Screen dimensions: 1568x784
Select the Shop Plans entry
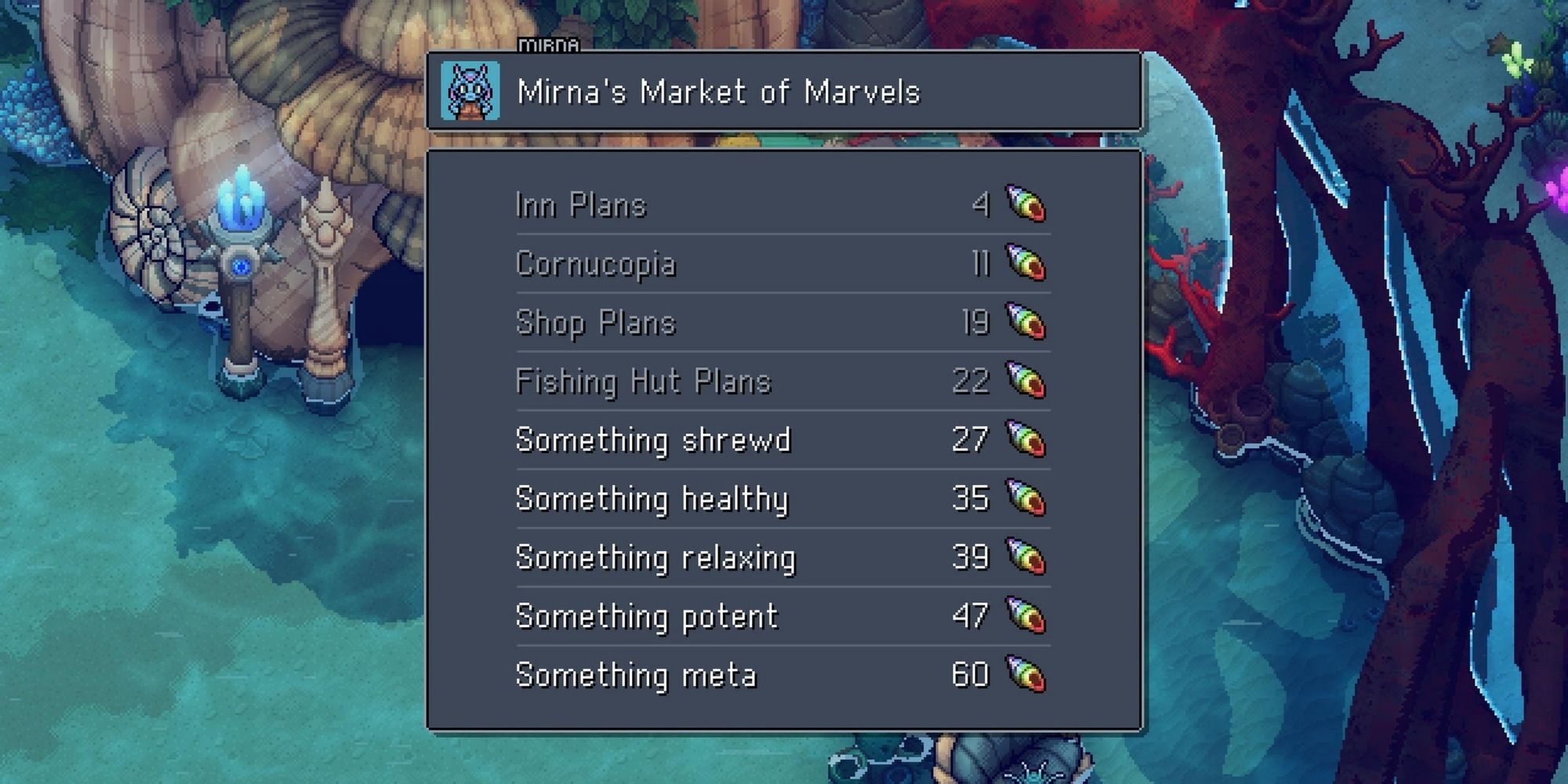[596, 323]
